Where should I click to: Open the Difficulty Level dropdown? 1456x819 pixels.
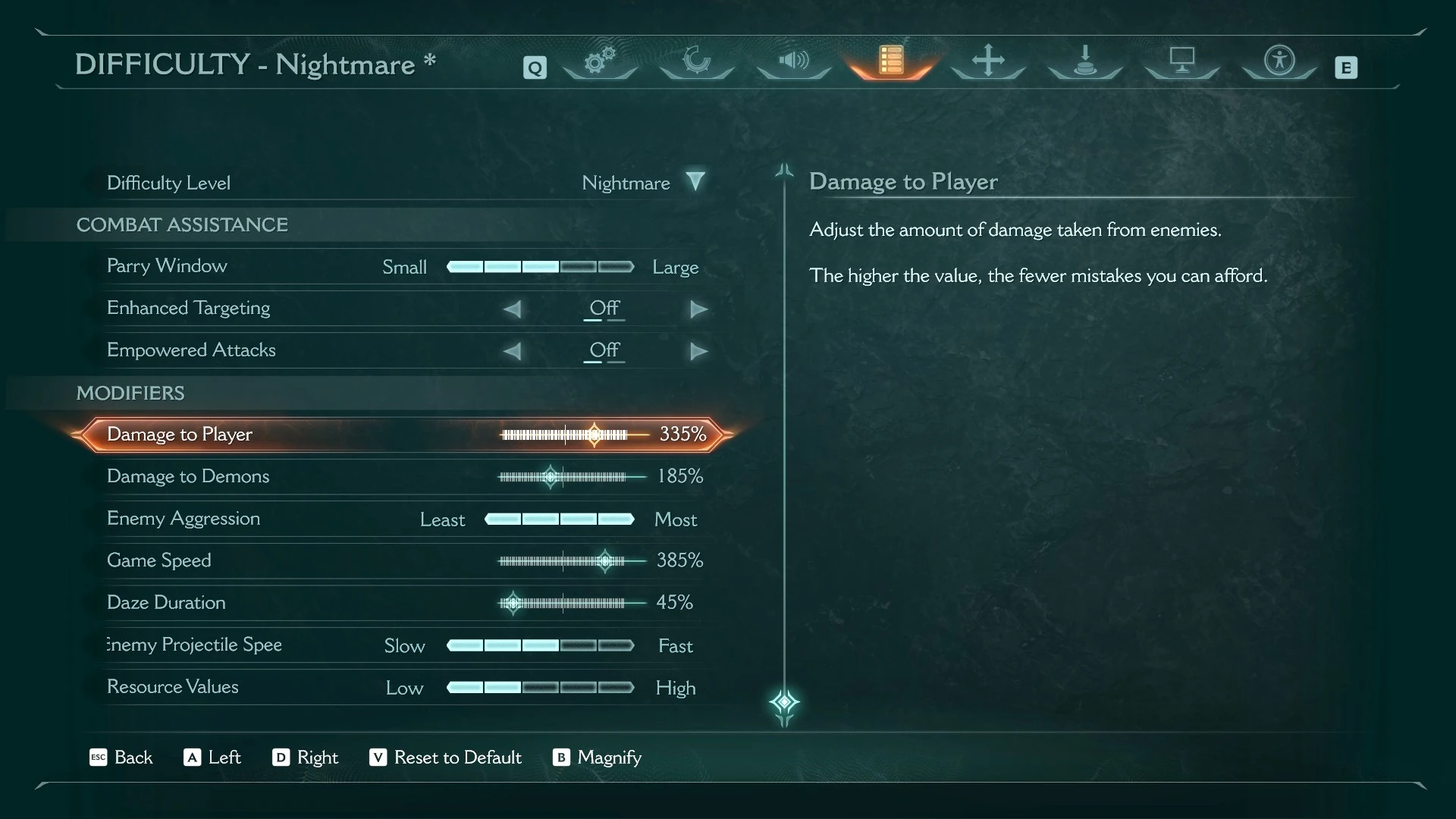pyautogui.click(x=695, y=182)
